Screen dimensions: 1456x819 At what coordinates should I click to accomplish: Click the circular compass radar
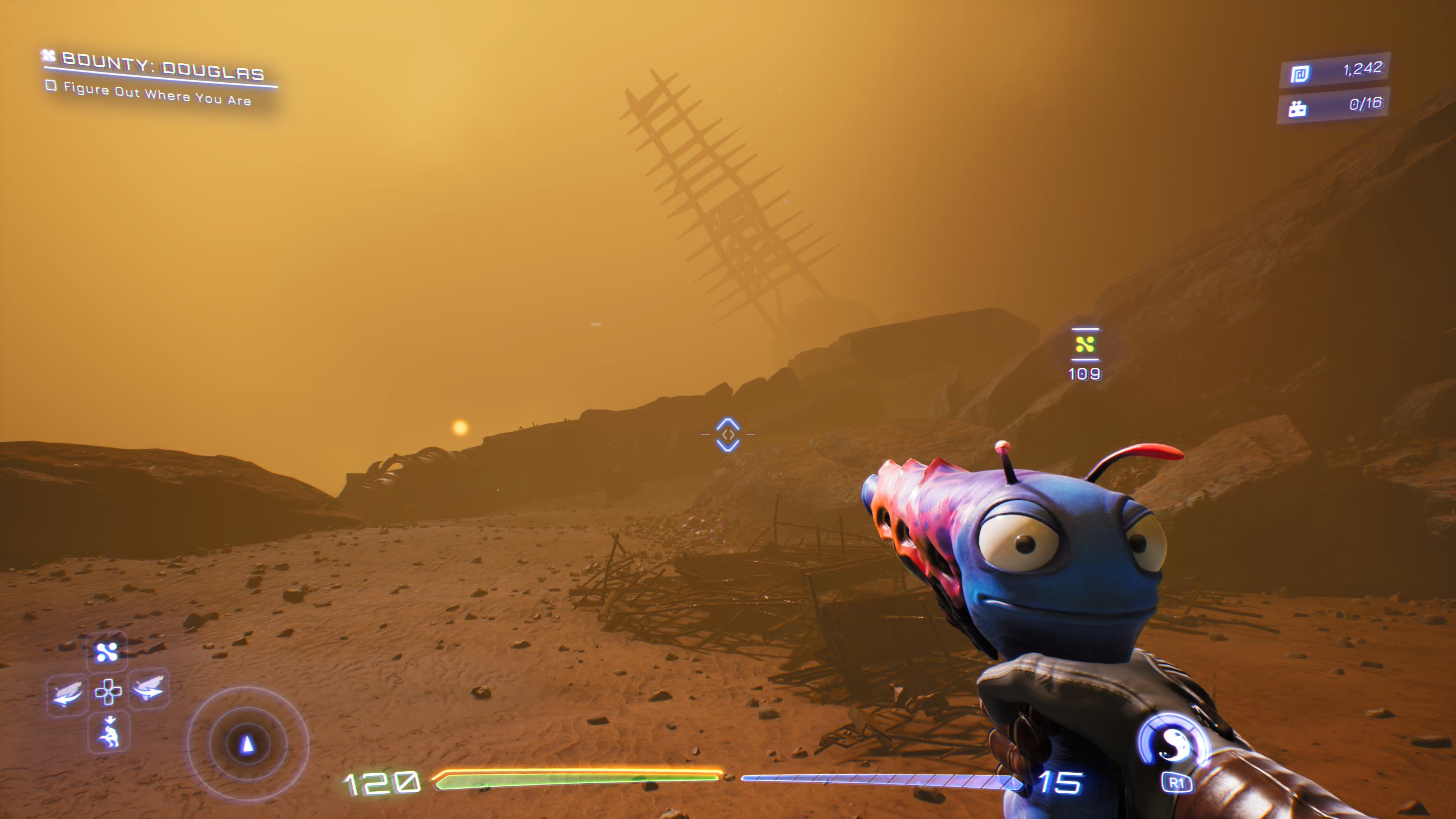pos(247,744)
